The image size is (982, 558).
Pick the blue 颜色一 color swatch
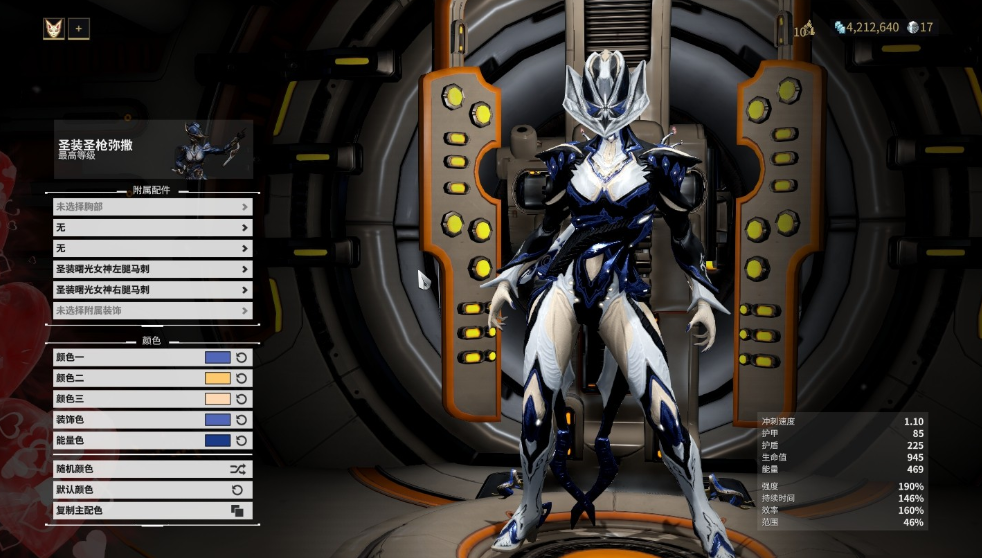[x=217, y=357]
